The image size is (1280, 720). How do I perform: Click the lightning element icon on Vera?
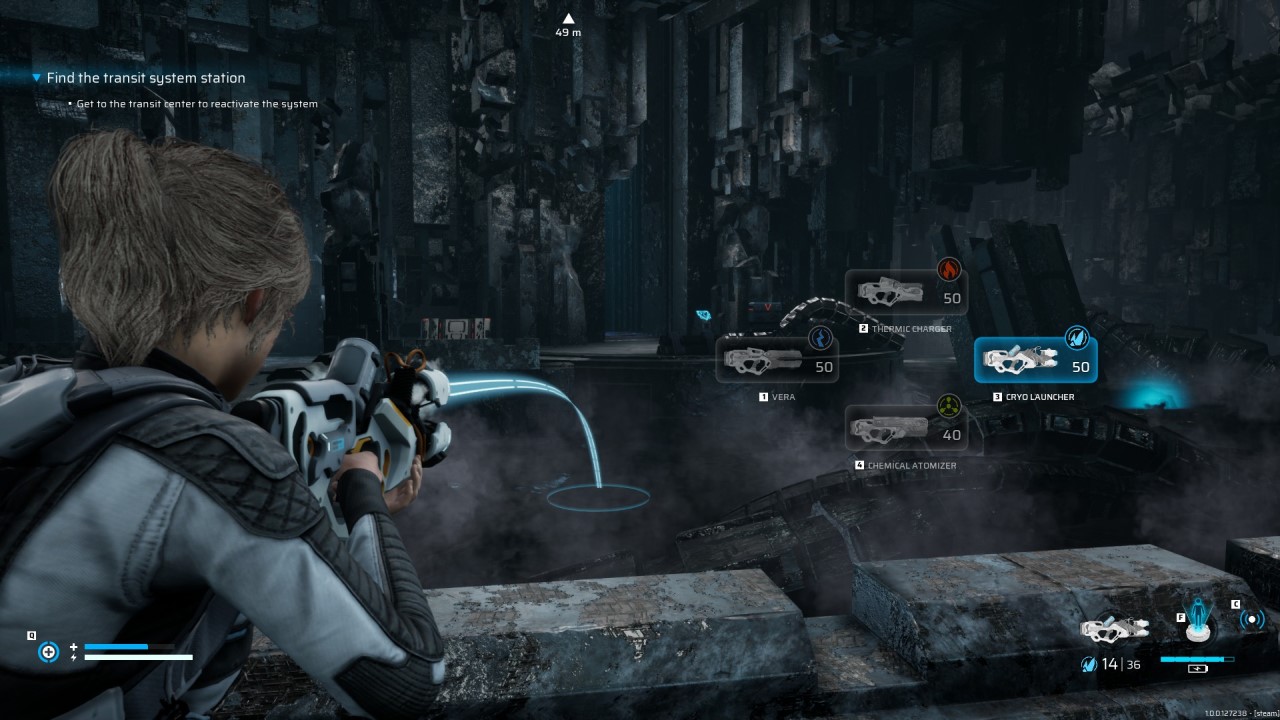click(822, 339)
